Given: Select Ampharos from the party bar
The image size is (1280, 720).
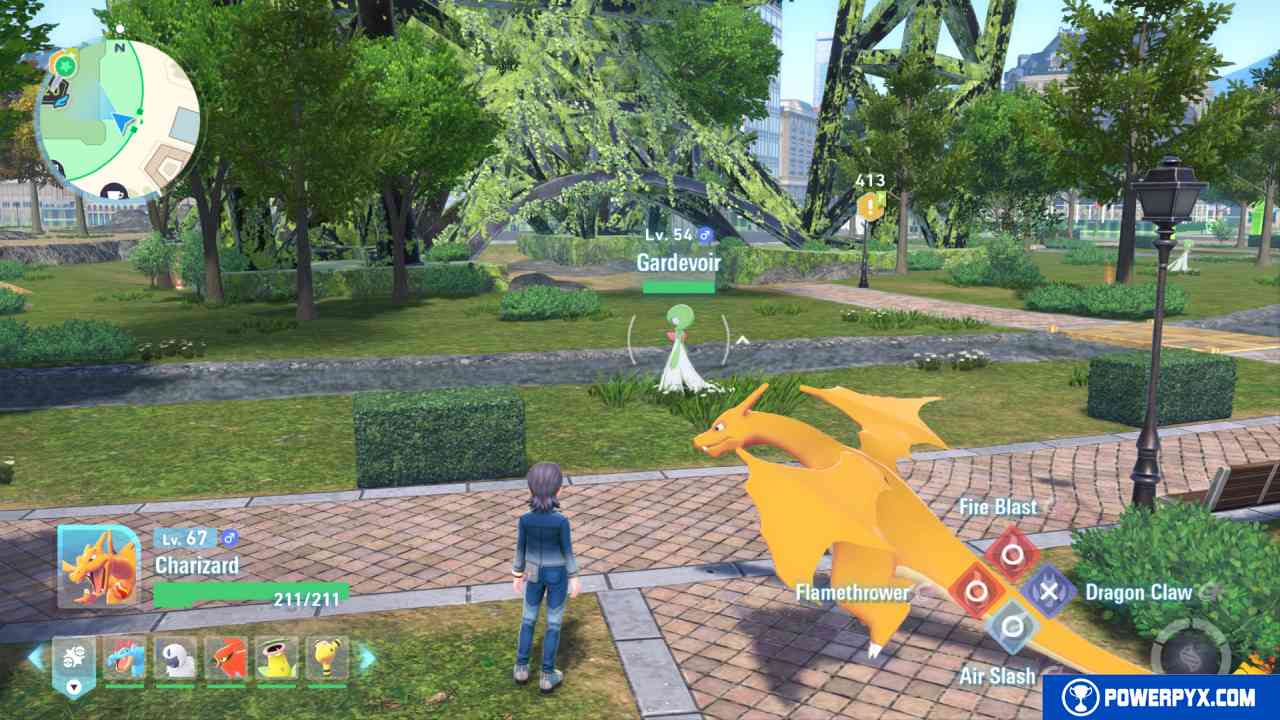Looking at the screenshot, I should click(327, 658).
